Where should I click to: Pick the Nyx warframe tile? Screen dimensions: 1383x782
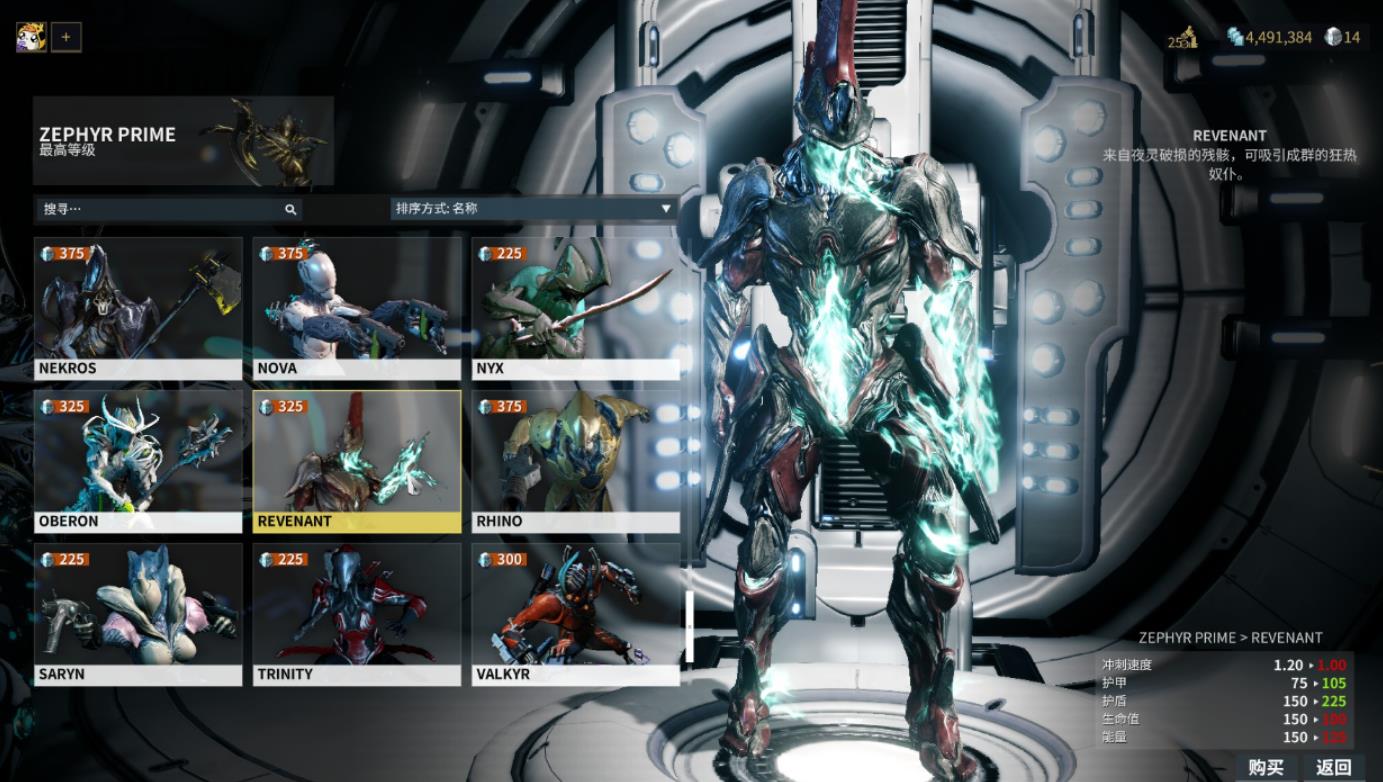coord(576,308)
